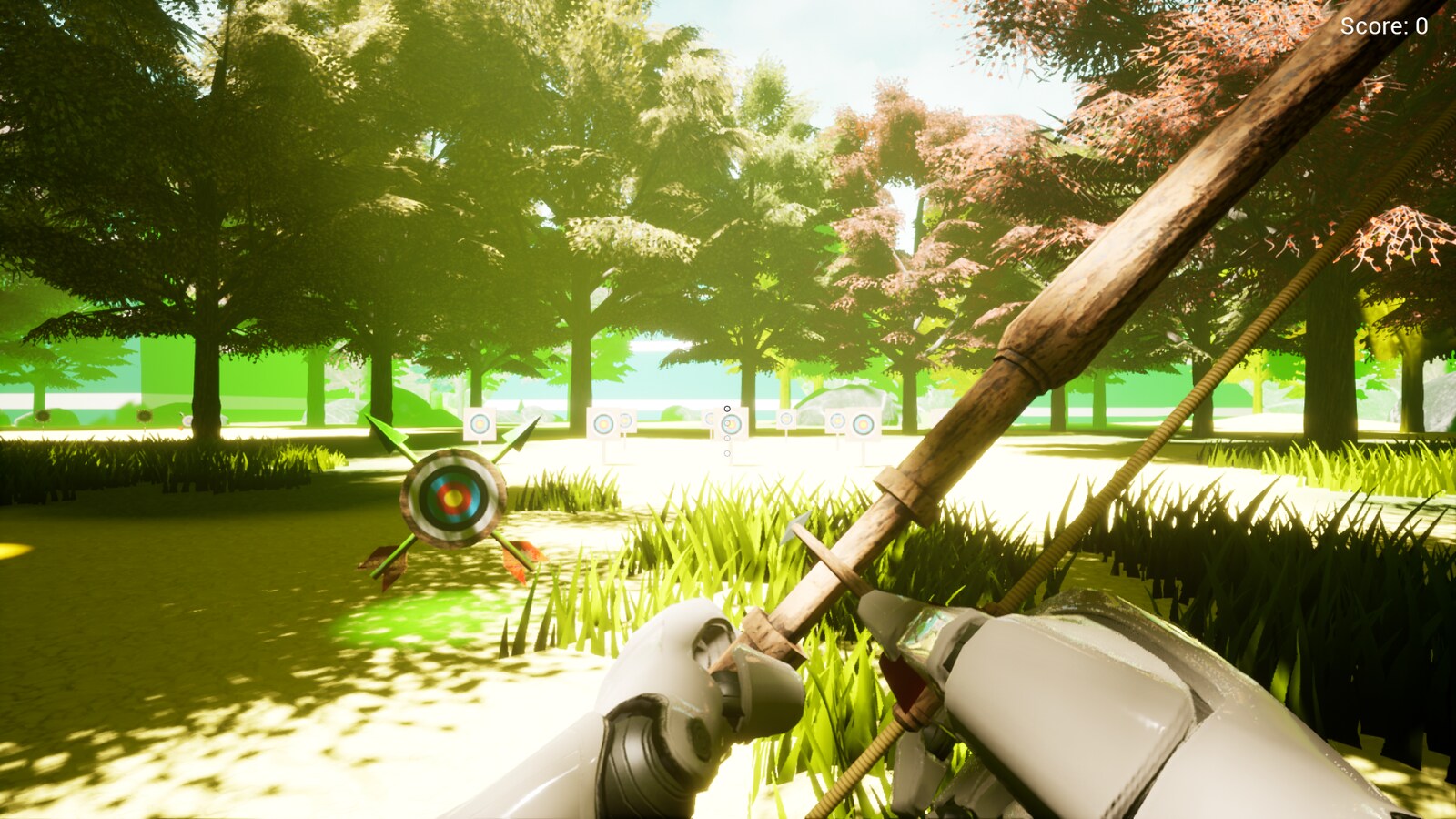Click the middle reticle dot on the bowstring
The height and width of the screenshot is (819, 1456).
tap(727, 438)
